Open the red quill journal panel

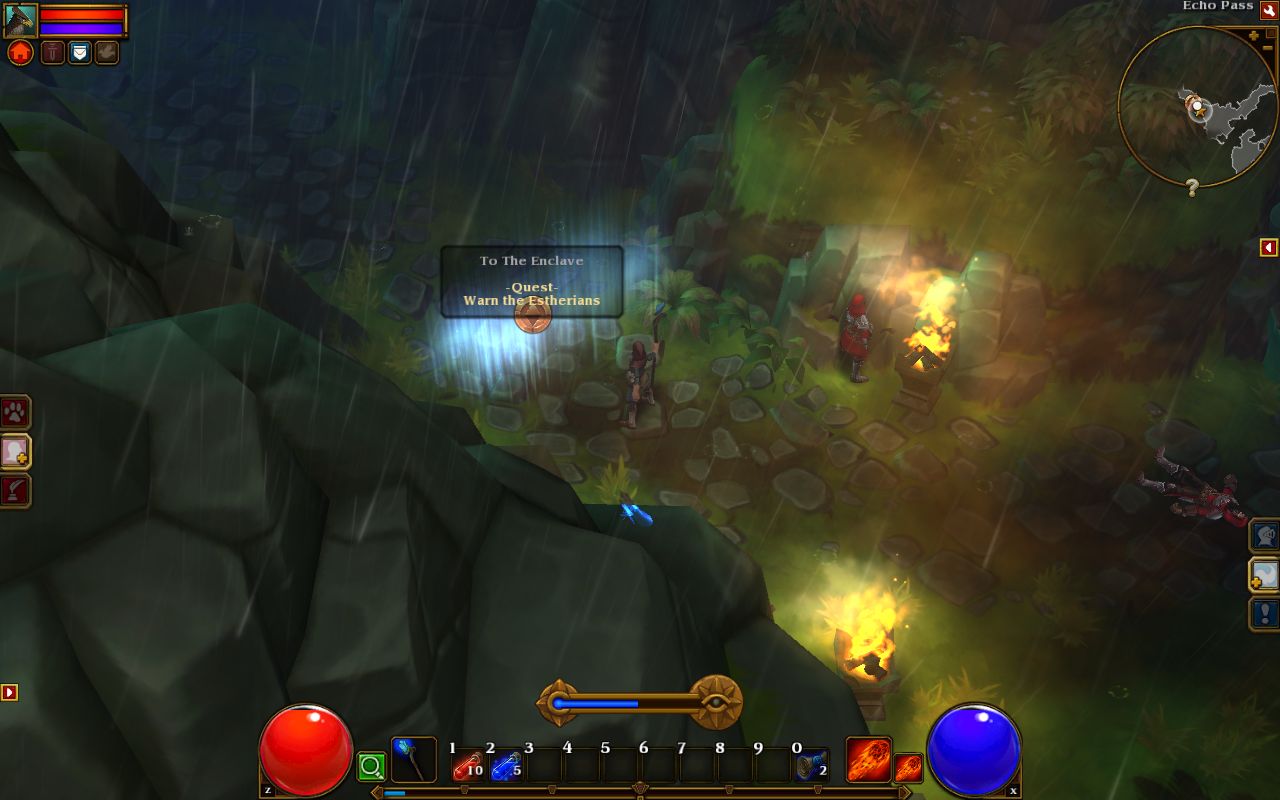[x=15, y=491]
